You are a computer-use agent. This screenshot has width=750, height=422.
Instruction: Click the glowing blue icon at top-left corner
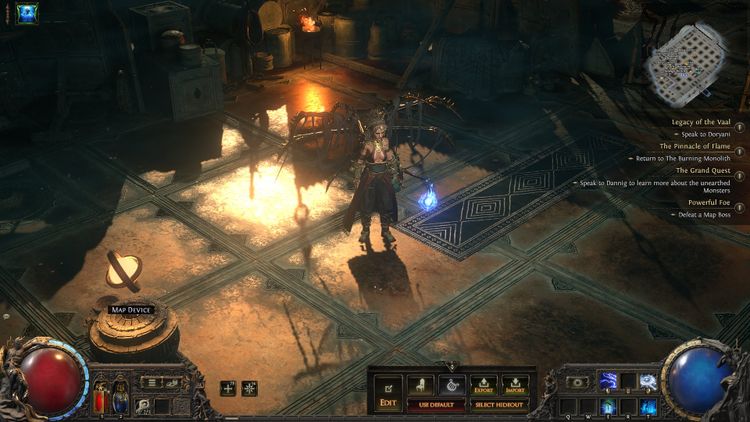pos(27,14)
